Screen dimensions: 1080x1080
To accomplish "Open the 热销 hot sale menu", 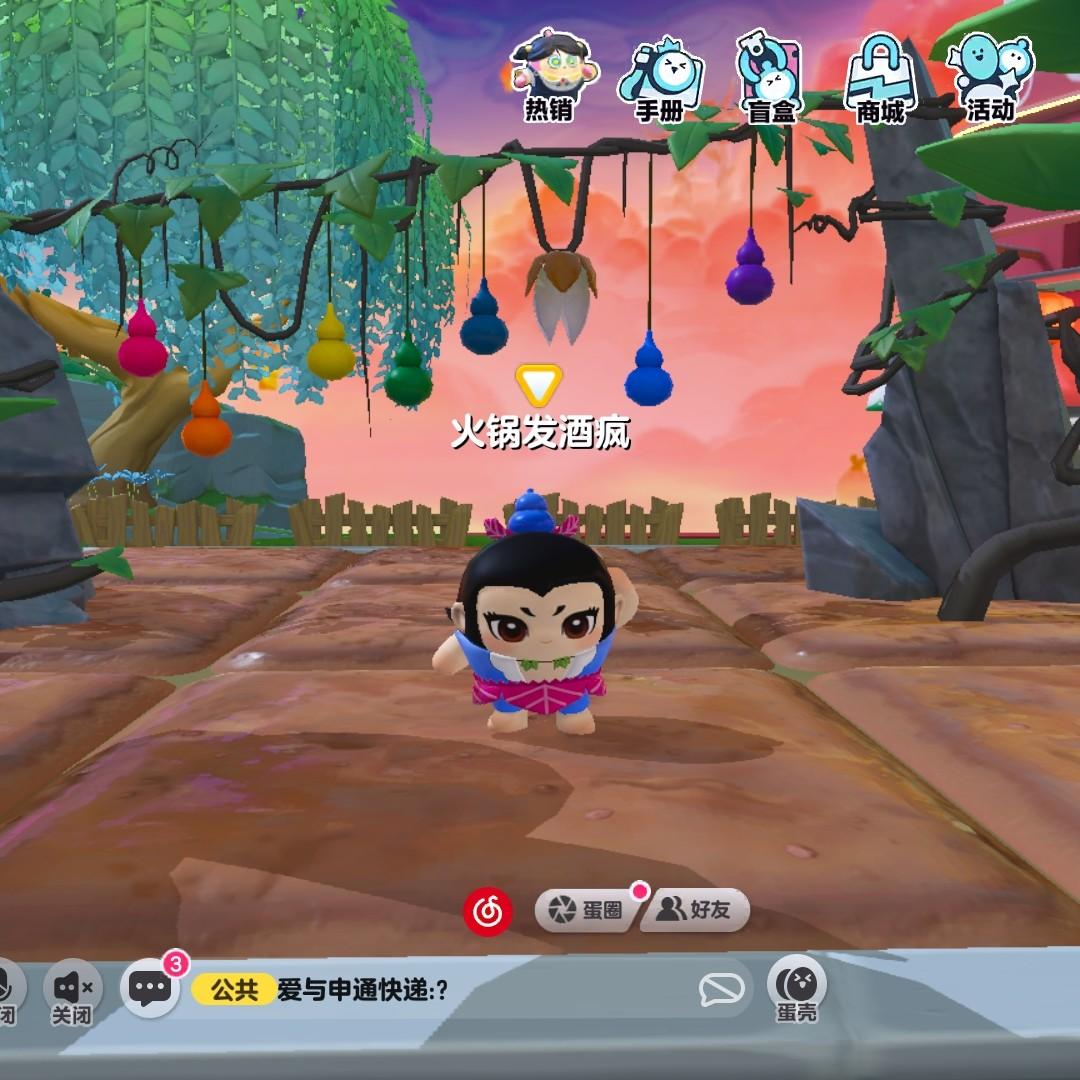I will click(x=549, y=75).
